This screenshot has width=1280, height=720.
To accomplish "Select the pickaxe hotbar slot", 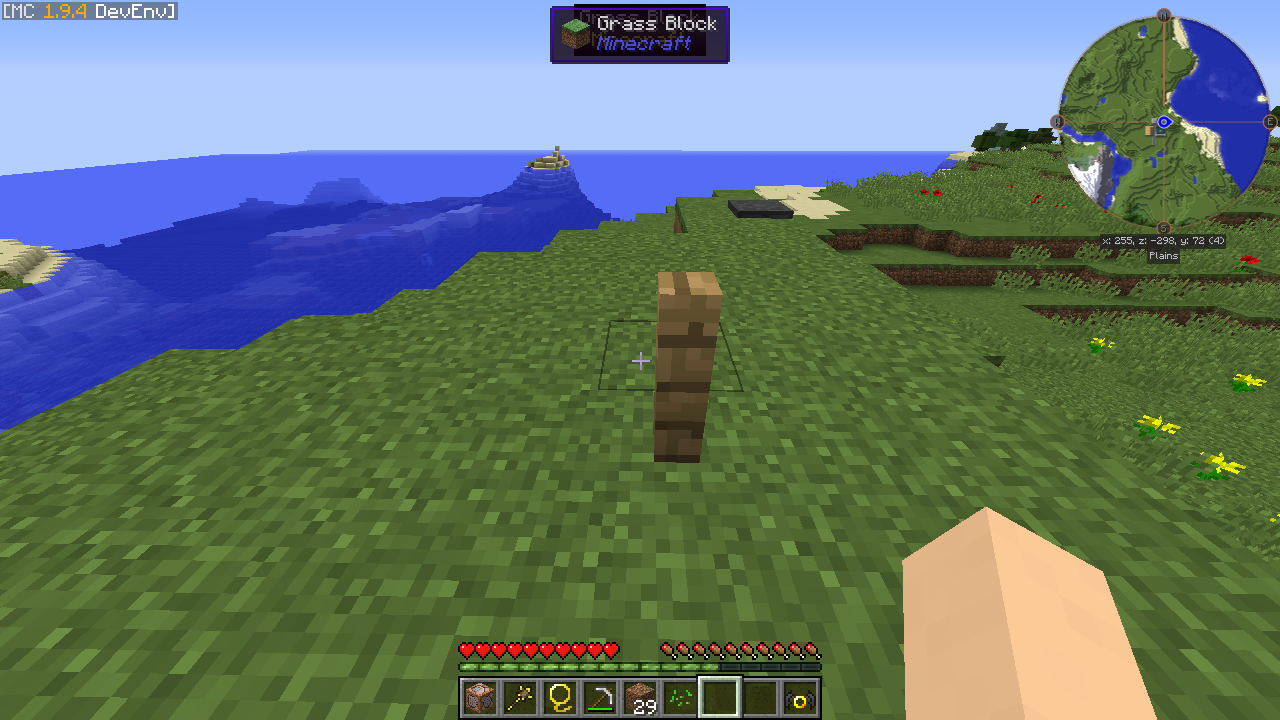I will (600, 698).
